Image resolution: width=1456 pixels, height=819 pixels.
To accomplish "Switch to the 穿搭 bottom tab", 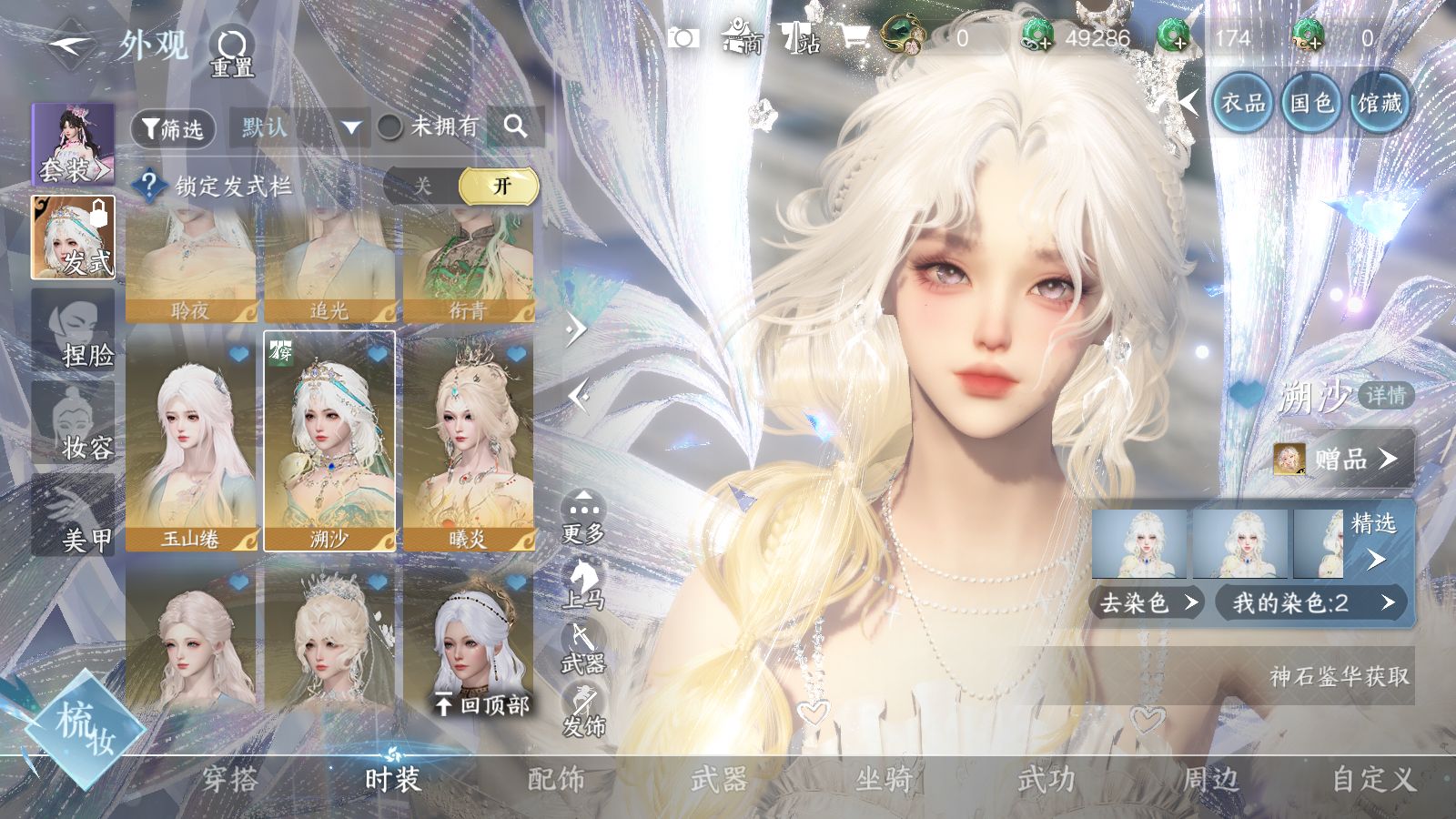I will click(x=229, y=779).
